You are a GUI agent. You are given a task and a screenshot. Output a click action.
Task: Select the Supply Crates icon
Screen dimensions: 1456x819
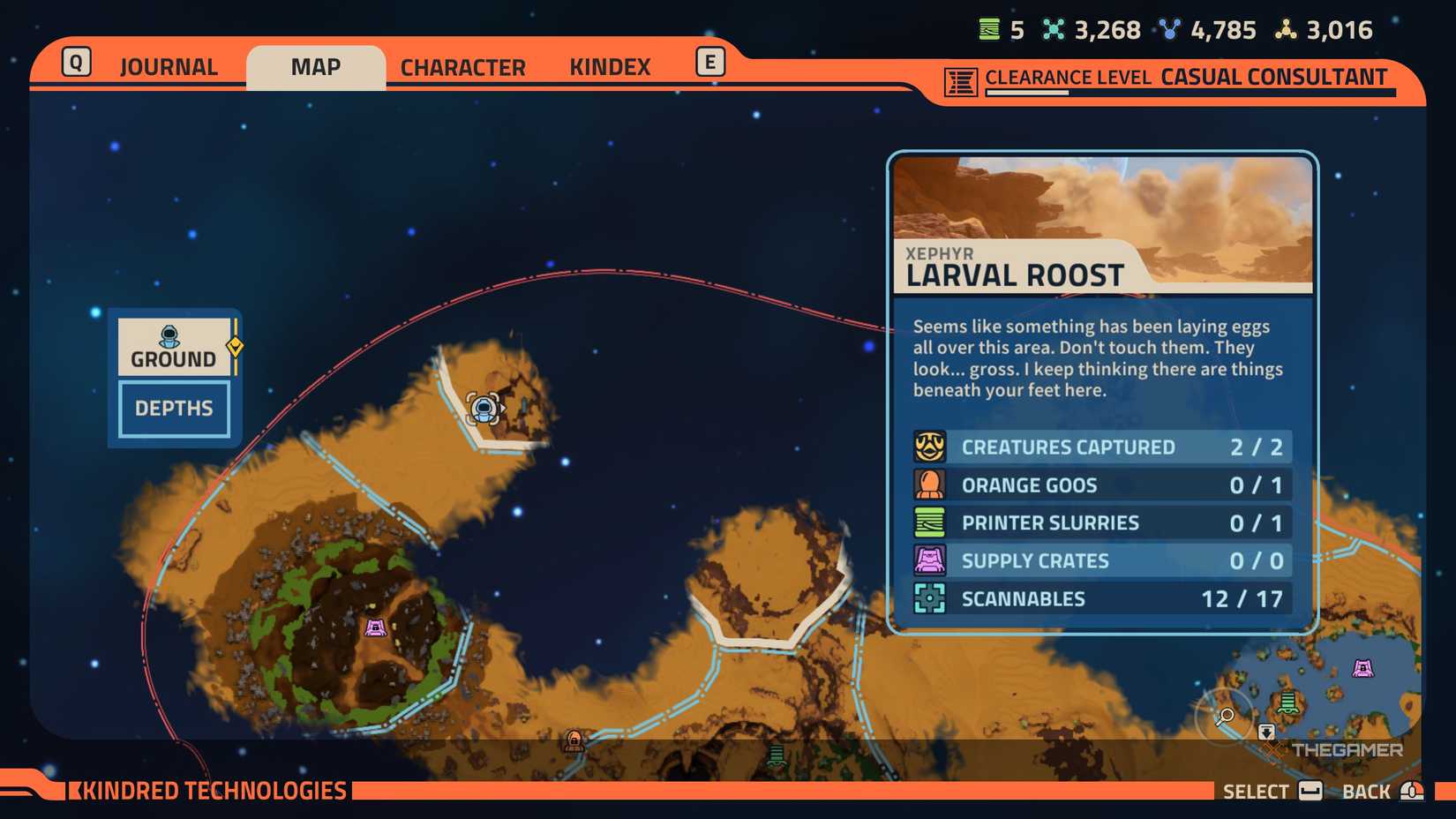[928, 560]
